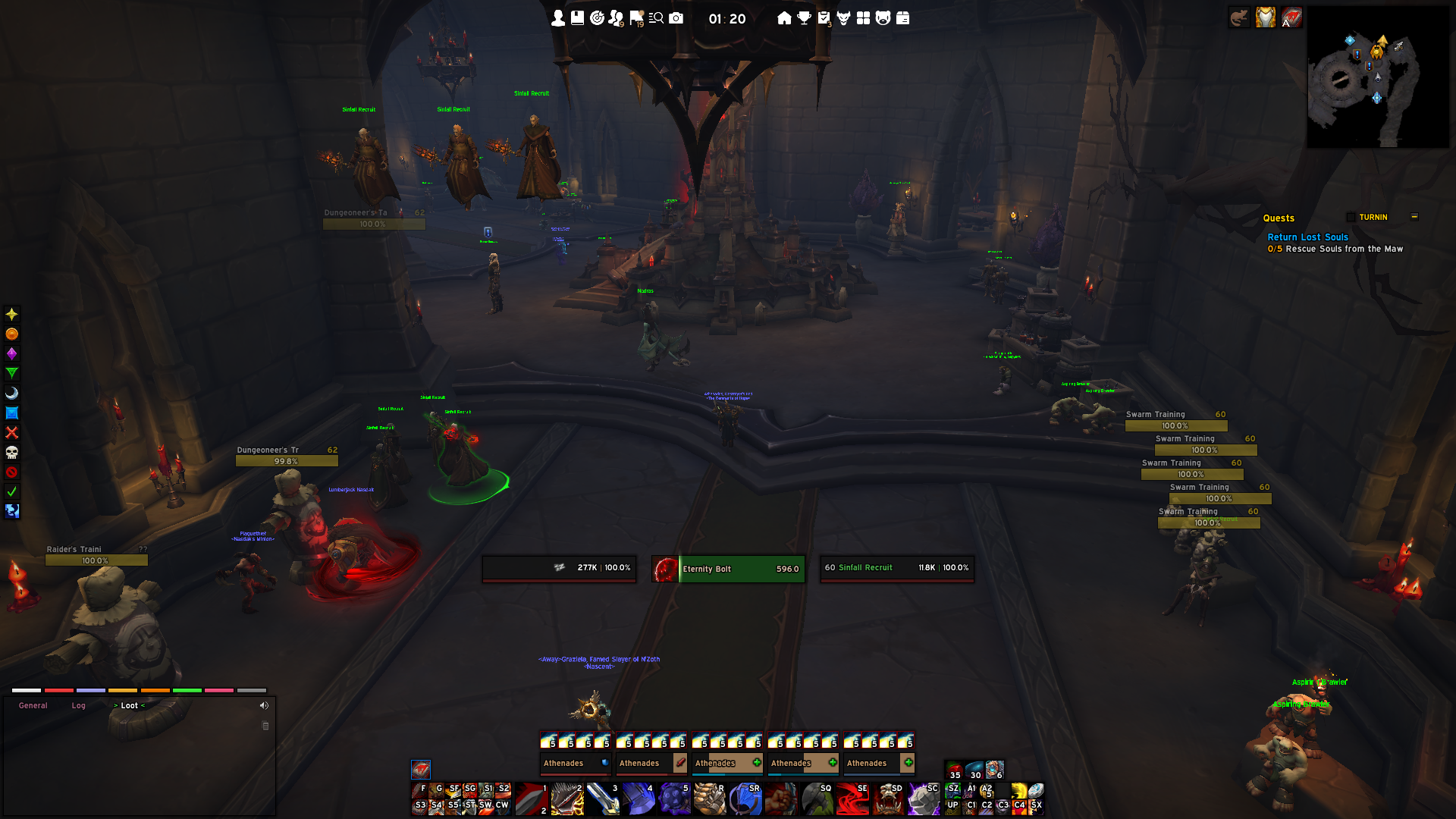Viewport: 1456px width, 819px height.
Task: Collapse the Quests tracker with minus button
Action: point(1414,217)
